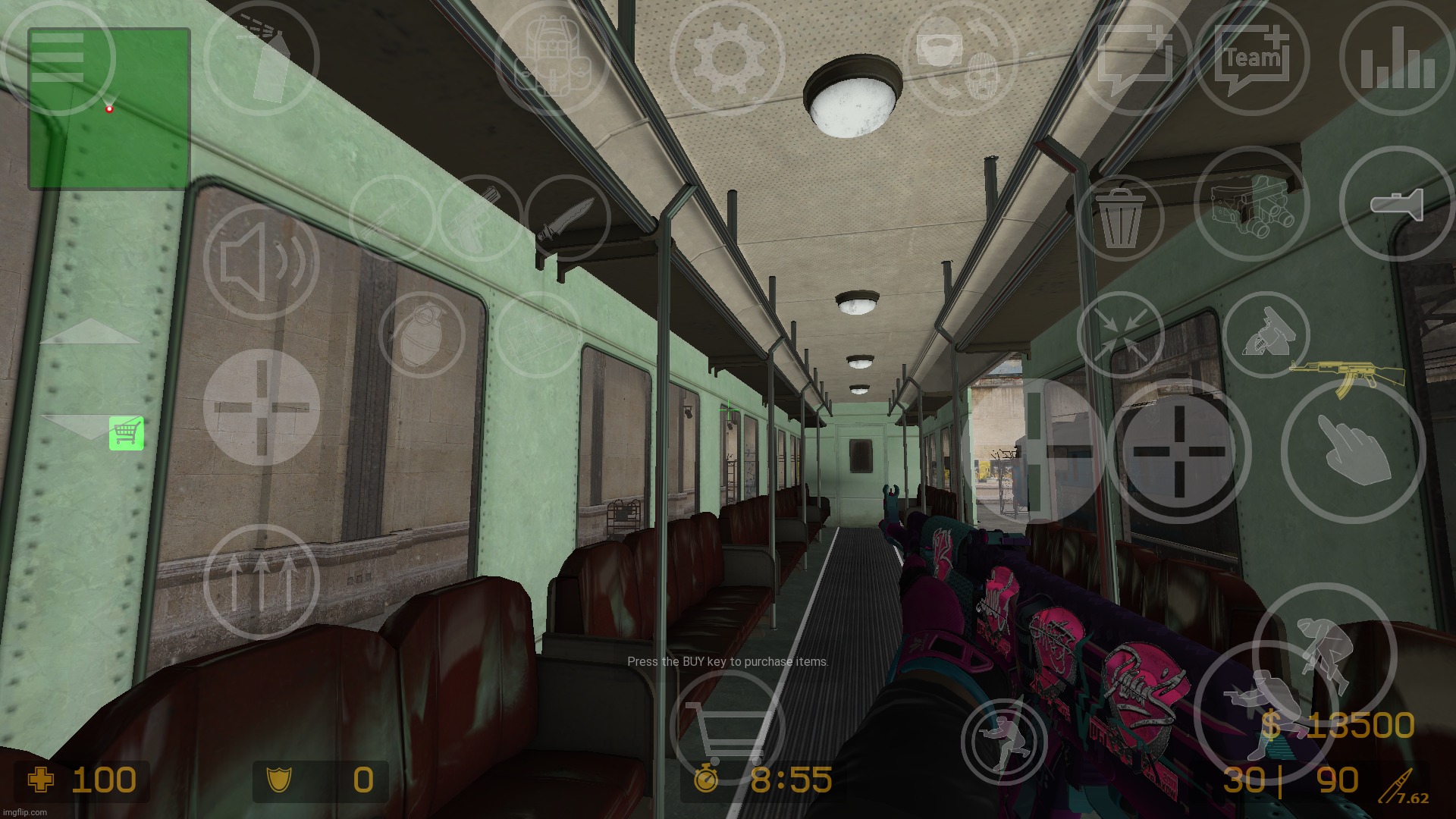Open the all-chat message button
Screen dimensions: 1456x819
point(1135,58)
